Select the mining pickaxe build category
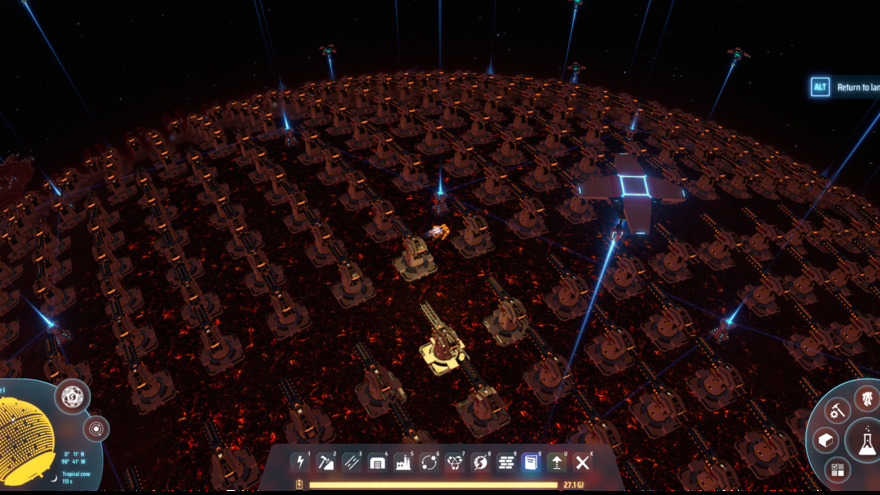Image resolution: width=880 pixels, height=495 pixels. click(326, 461)
